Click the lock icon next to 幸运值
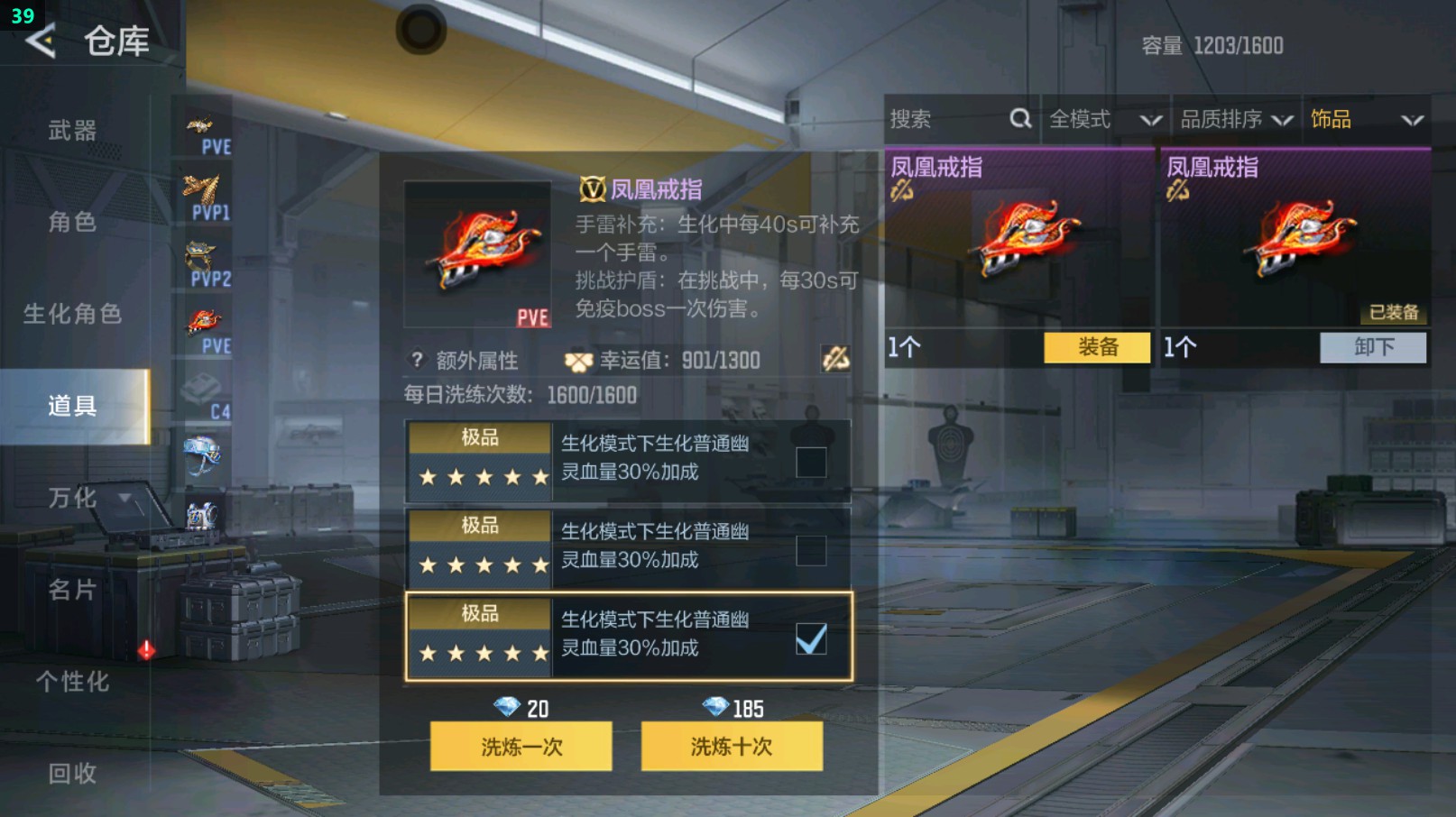This screenshot has width=1456, height=817. pyautogui.click(x=837, y=360)
